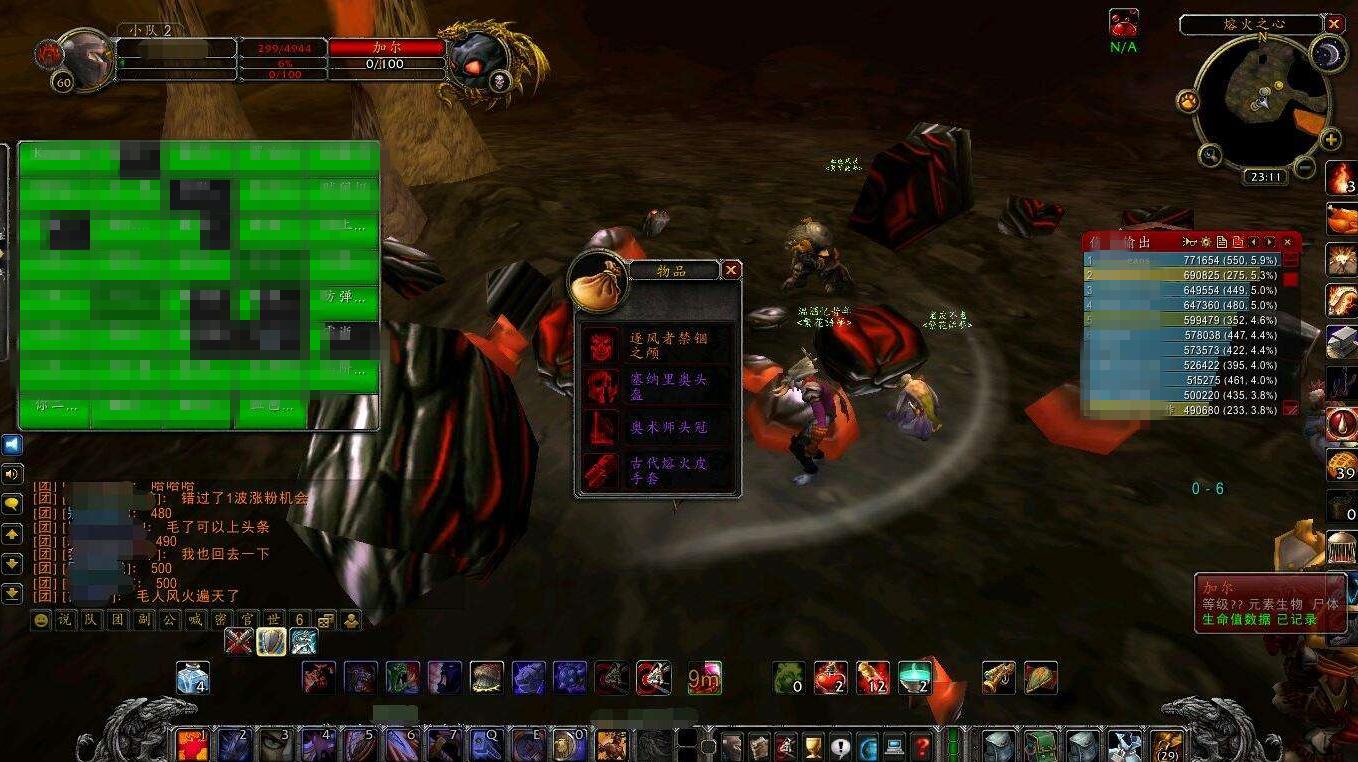Toggle the crossed swords attack icon below the chat tabs

click(x=239, y=640)
